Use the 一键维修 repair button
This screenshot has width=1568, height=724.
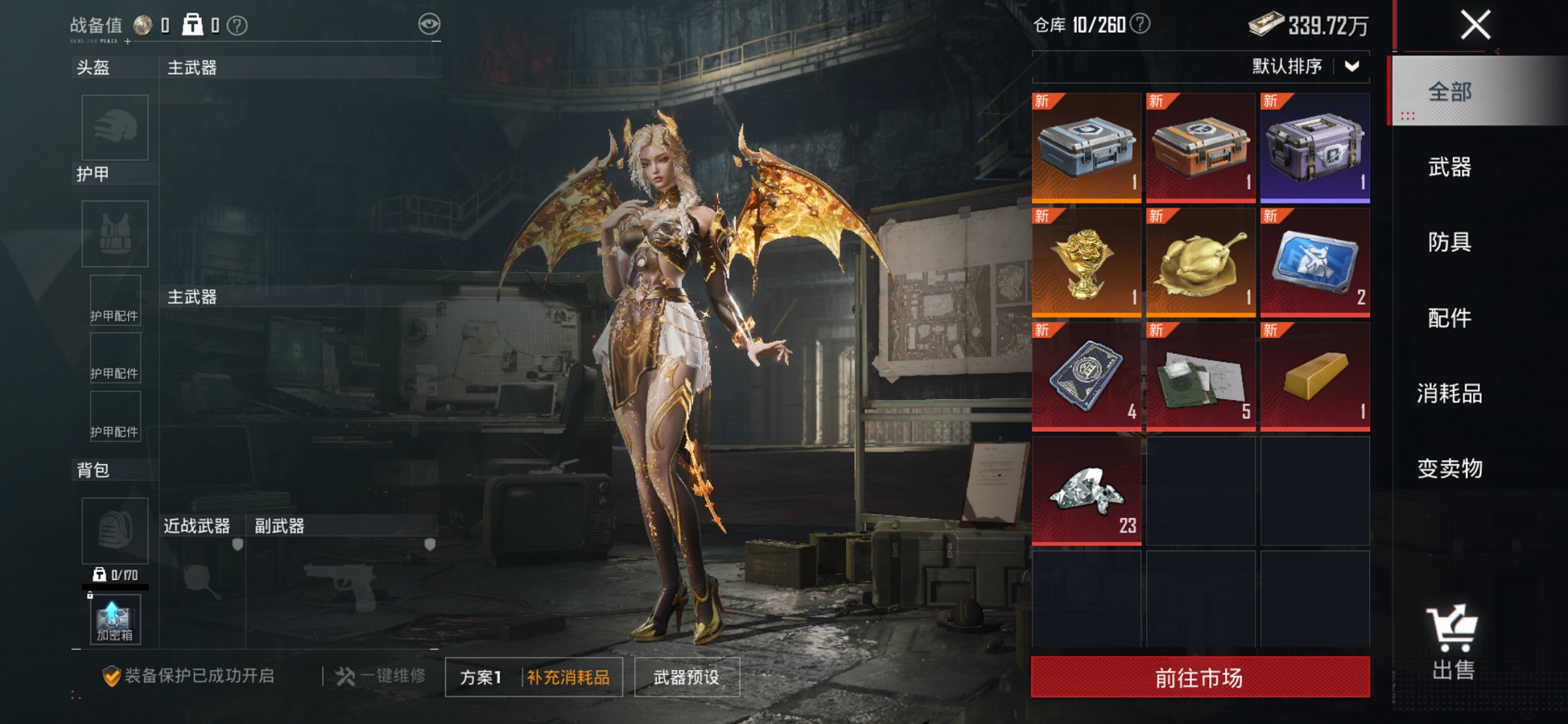(x=381, y=676)
